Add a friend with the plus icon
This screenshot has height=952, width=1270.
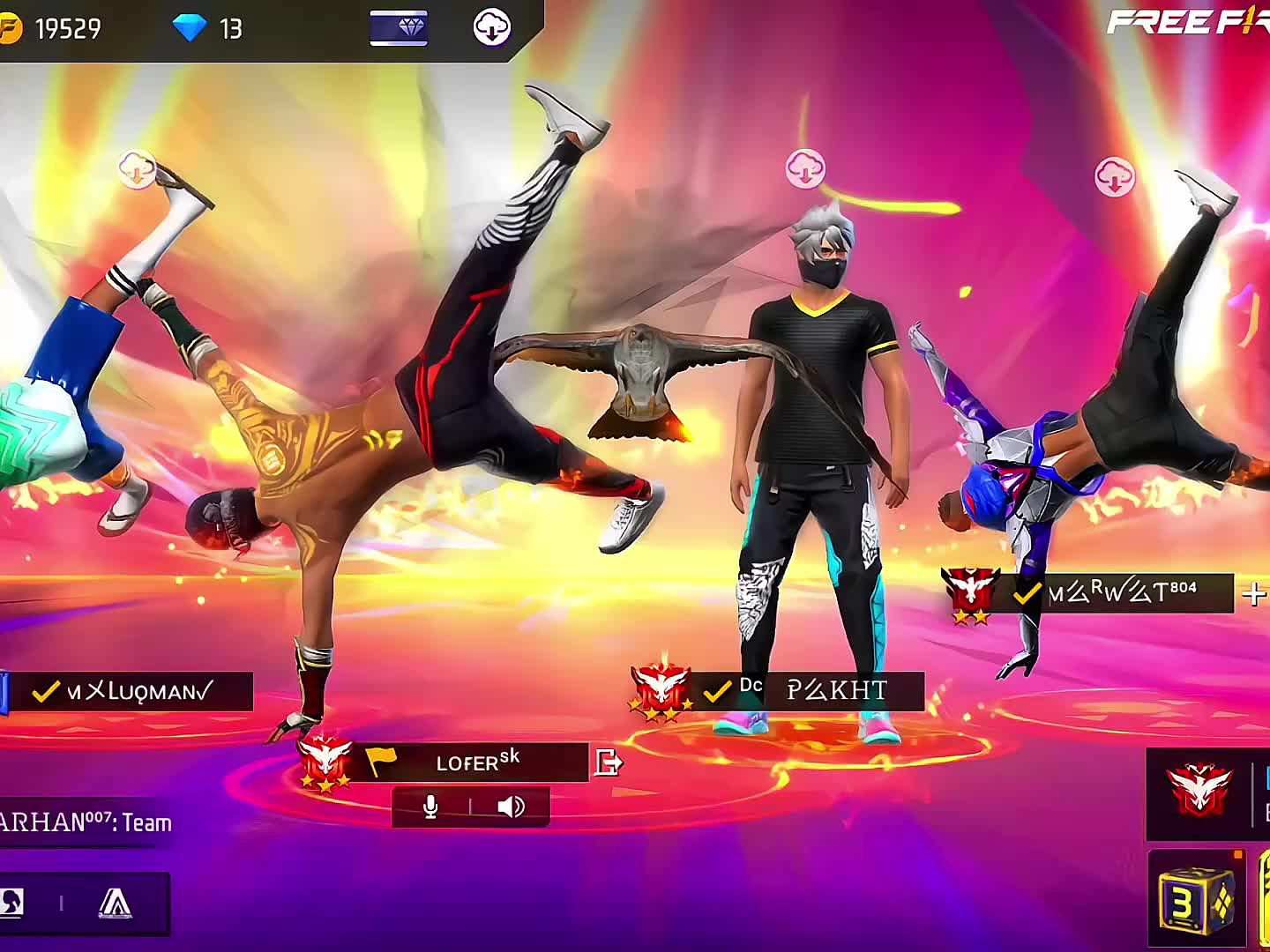point(1252,595)
